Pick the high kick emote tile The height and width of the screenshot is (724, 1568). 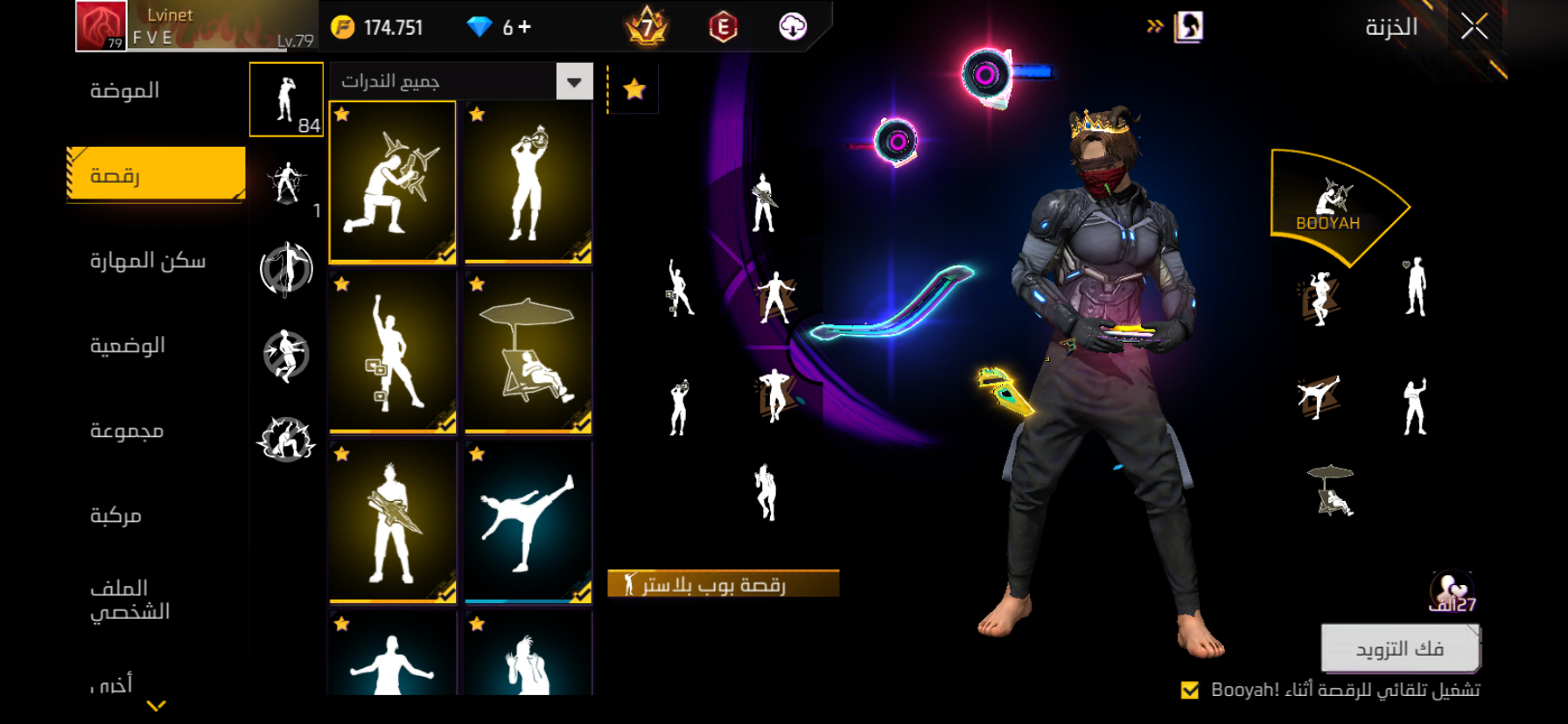coord(528,521)
